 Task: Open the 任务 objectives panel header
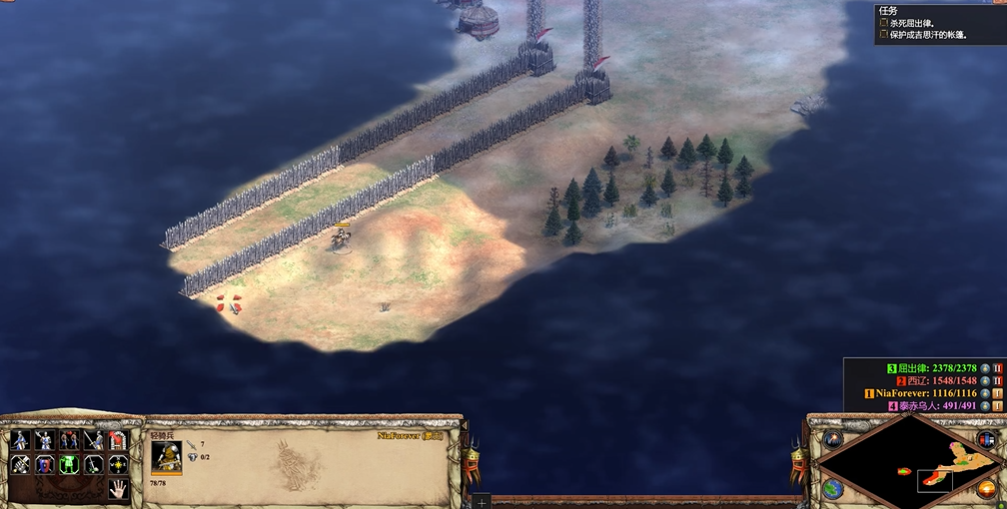pyautogui.click(x=887, y=11)
